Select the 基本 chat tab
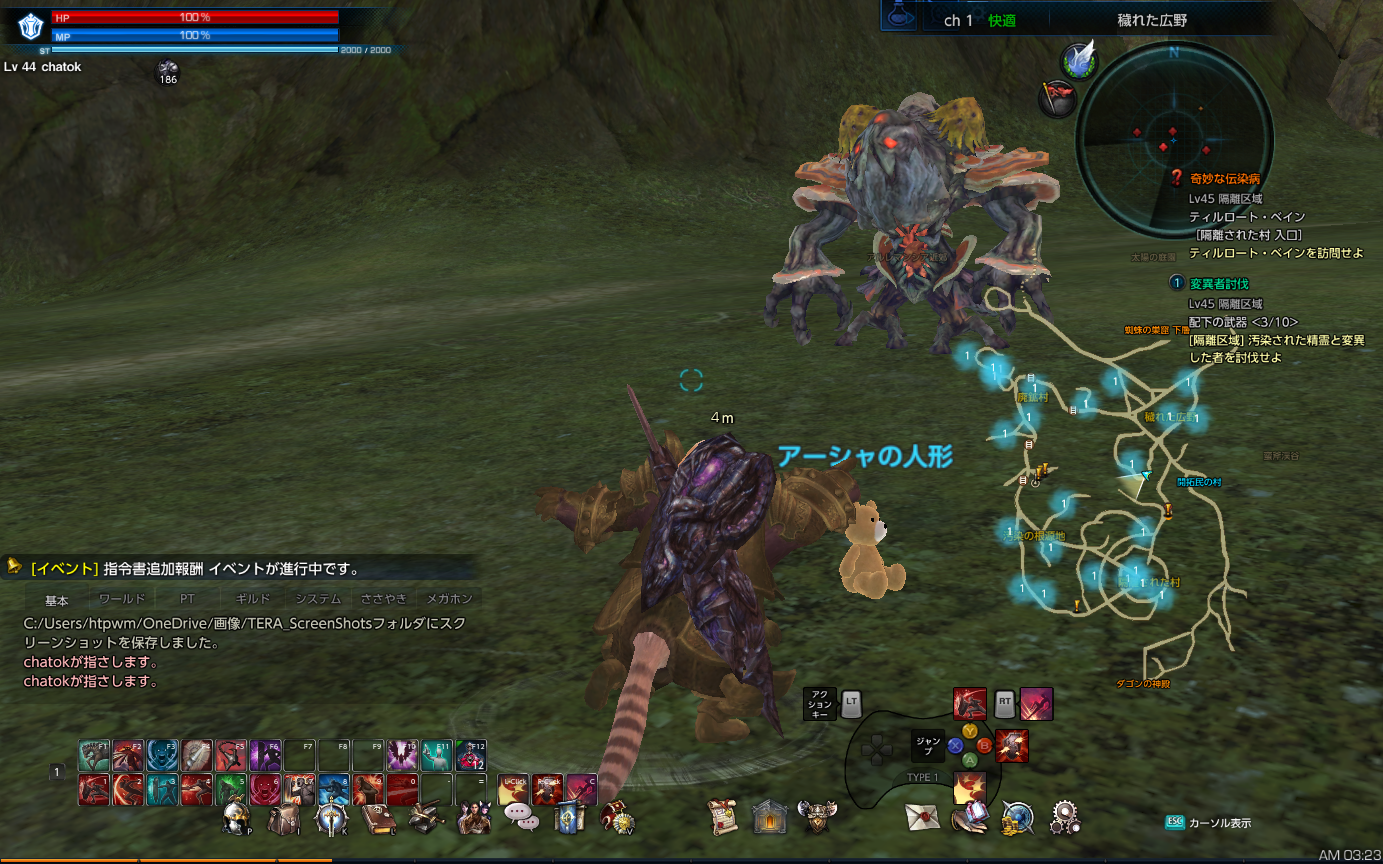 (x=57, y=600)
